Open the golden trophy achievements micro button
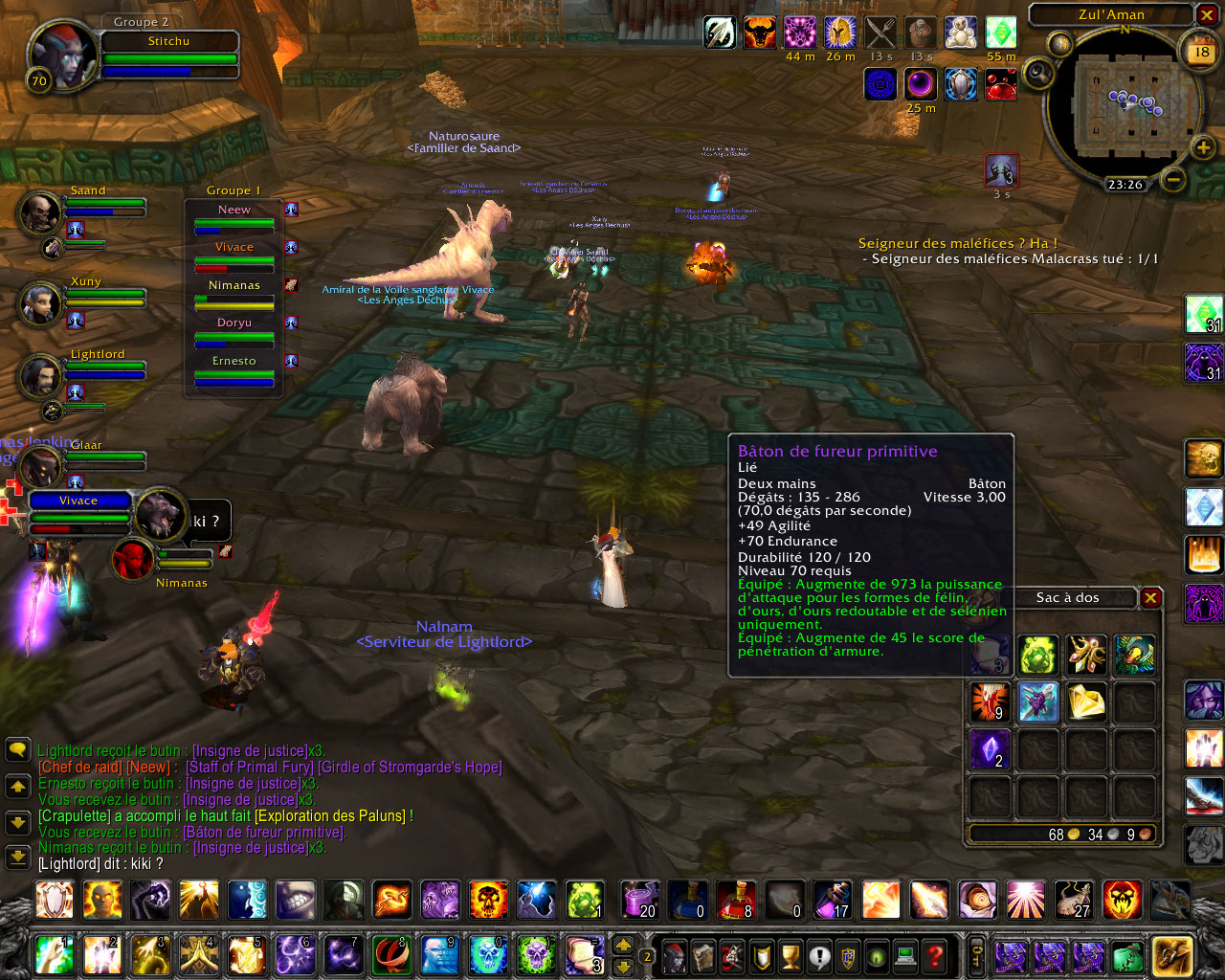Viewport: 1225px width, 980px height. 791,955
